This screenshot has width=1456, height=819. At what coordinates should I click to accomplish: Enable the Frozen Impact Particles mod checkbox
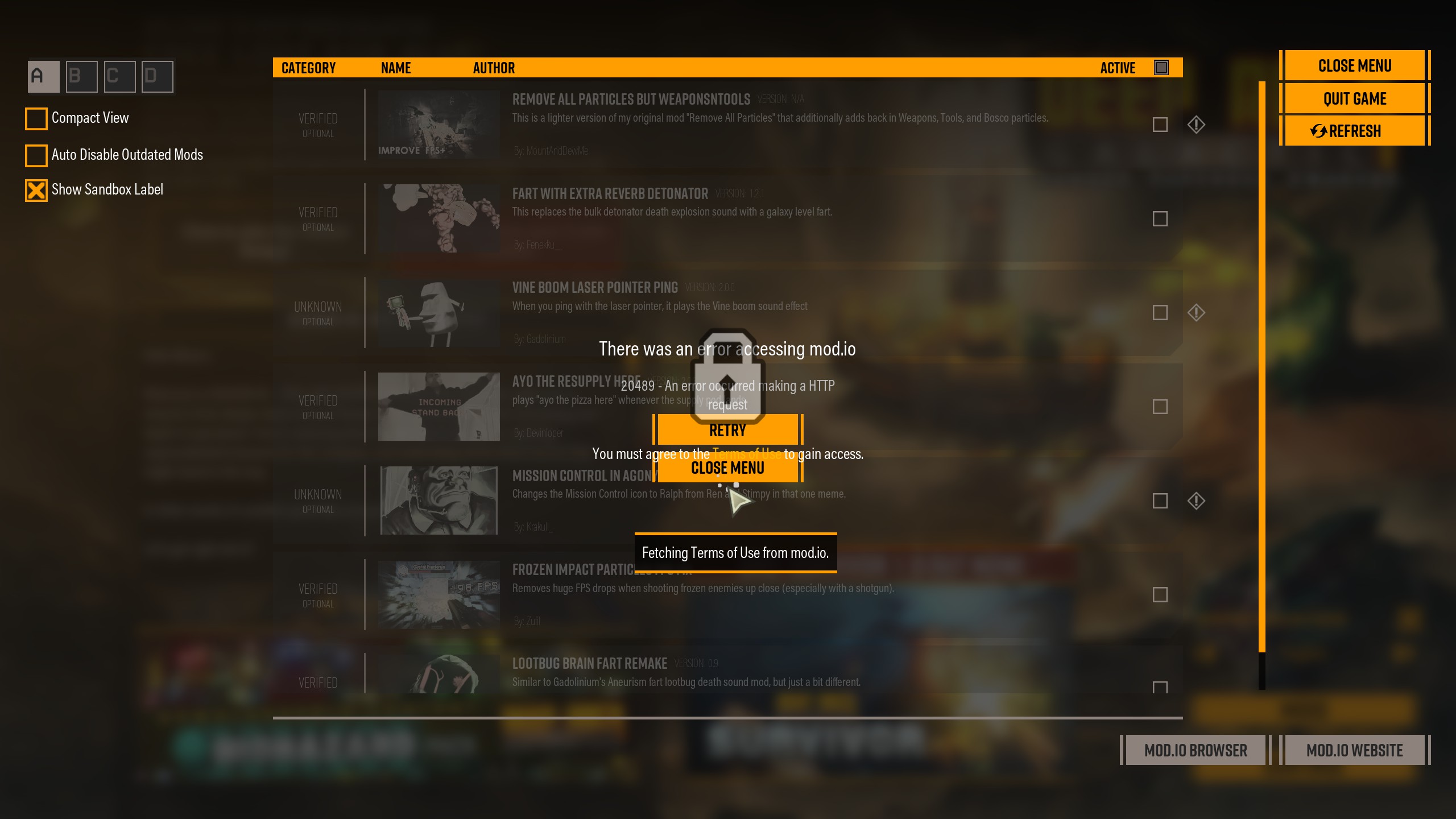[1160, 595]
